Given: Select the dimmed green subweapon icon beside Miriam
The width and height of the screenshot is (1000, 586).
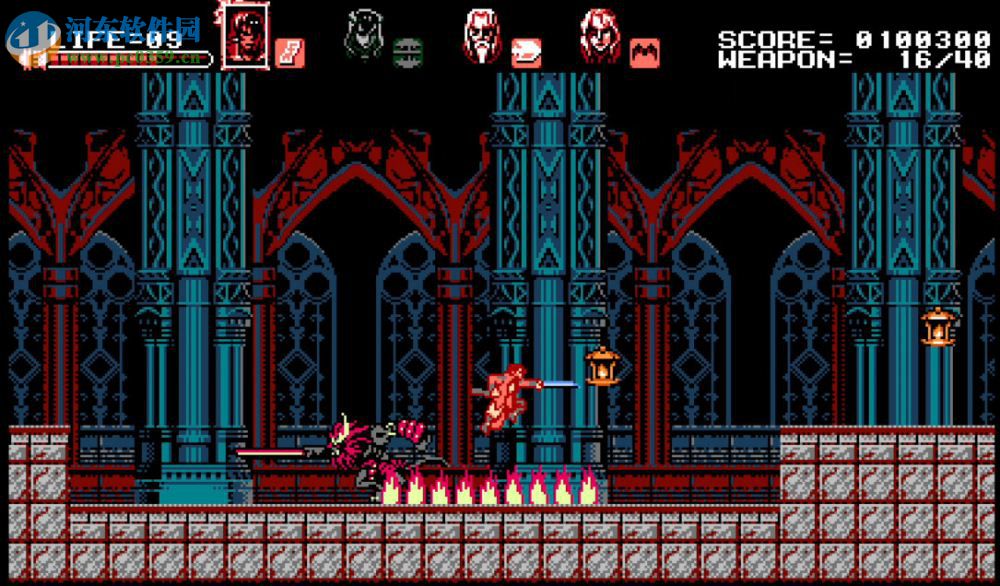Looking at the screenshot, I should [406, 51].
